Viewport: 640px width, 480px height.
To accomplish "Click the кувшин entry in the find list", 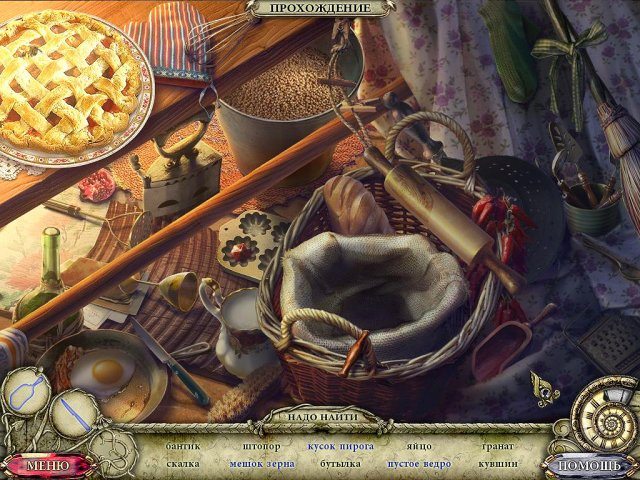I will [498, 464].
